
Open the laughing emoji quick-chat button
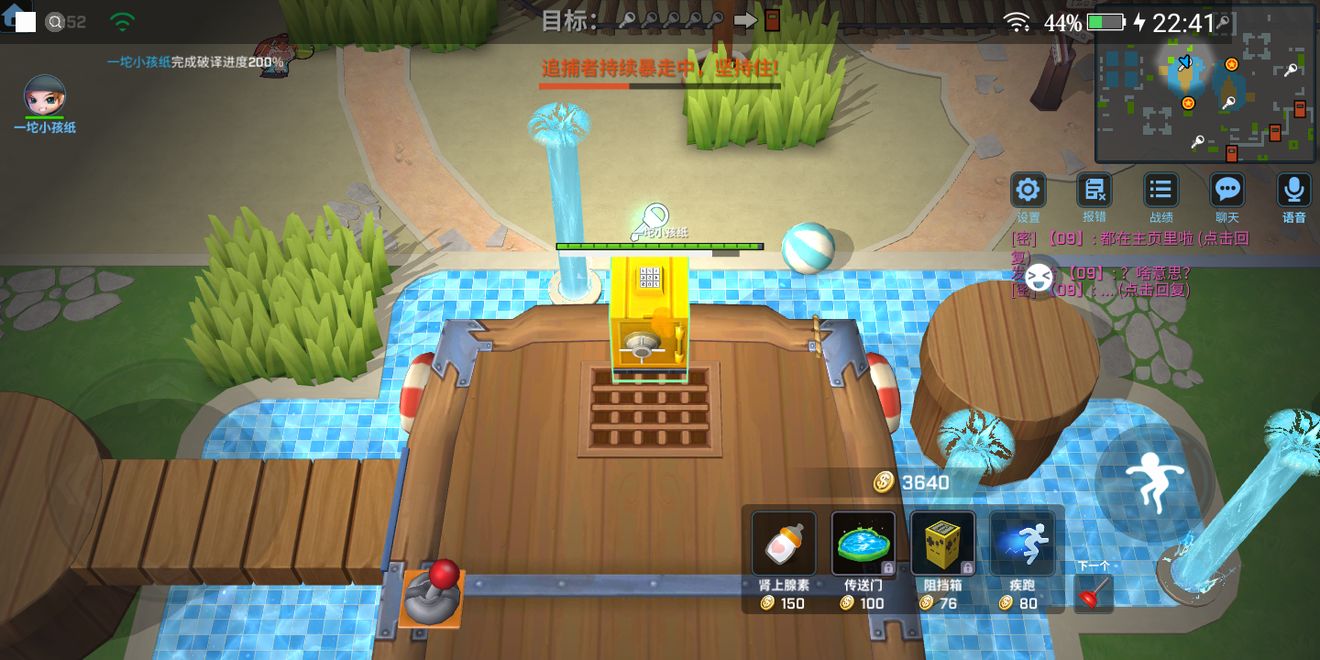[1040, 274]
